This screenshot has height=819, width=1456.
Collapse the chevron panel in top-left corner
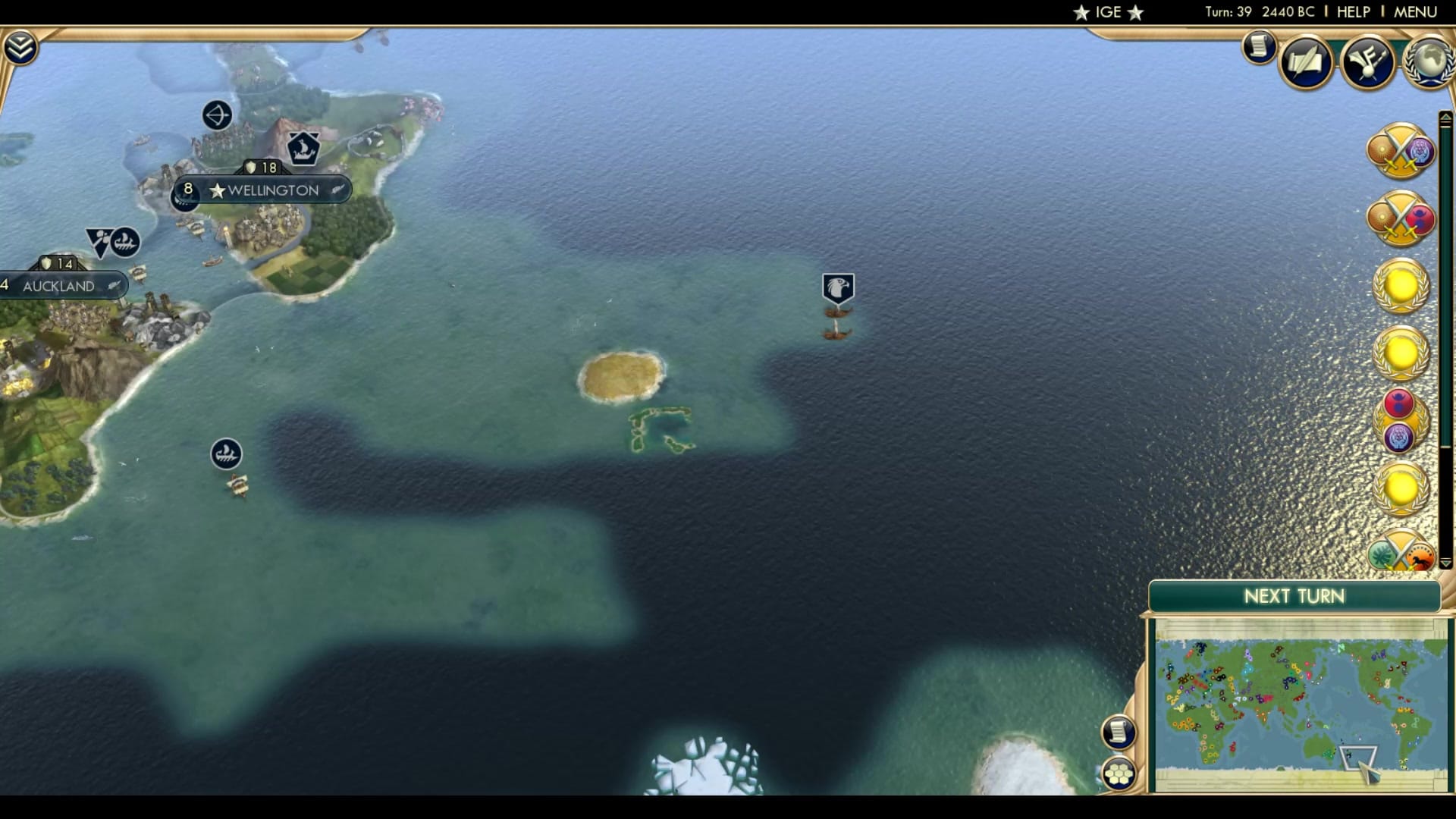22,45
